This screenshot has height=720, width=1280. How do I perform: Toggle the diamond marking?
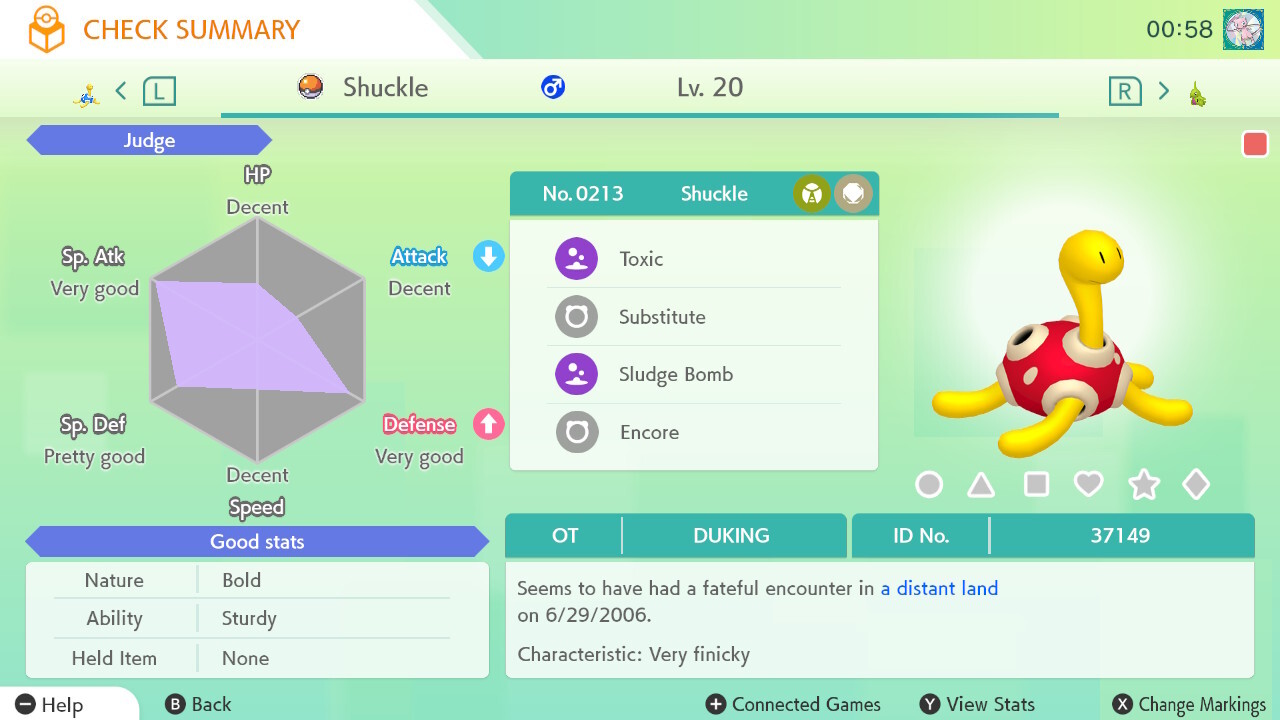tap(1196, 485)
